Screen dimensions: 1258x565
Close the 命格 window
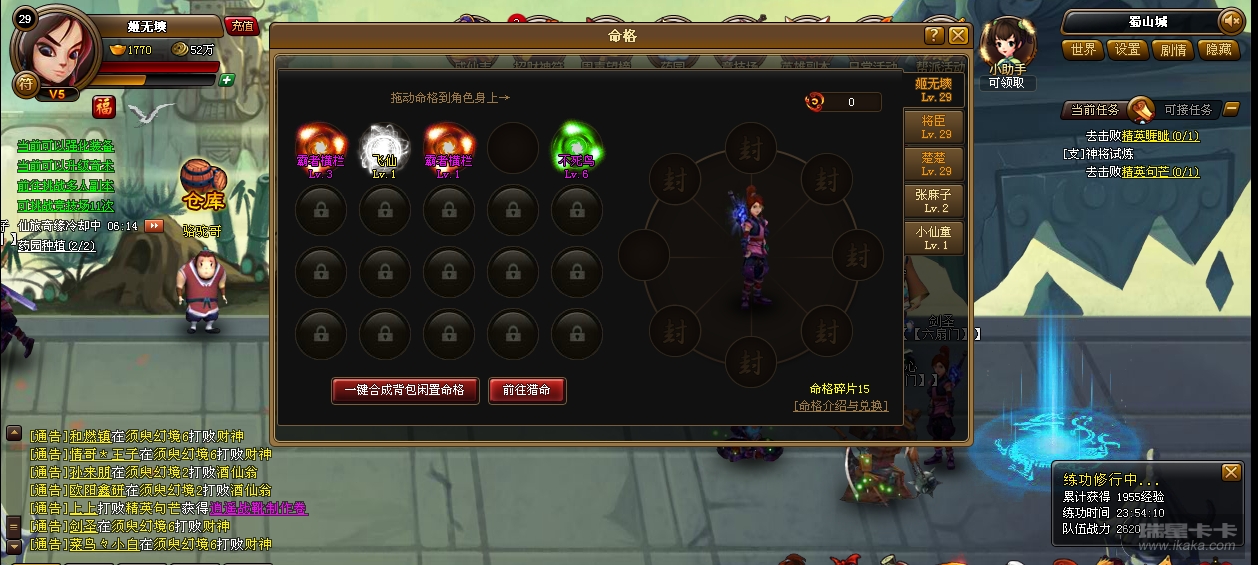click(x=958, y=36)
